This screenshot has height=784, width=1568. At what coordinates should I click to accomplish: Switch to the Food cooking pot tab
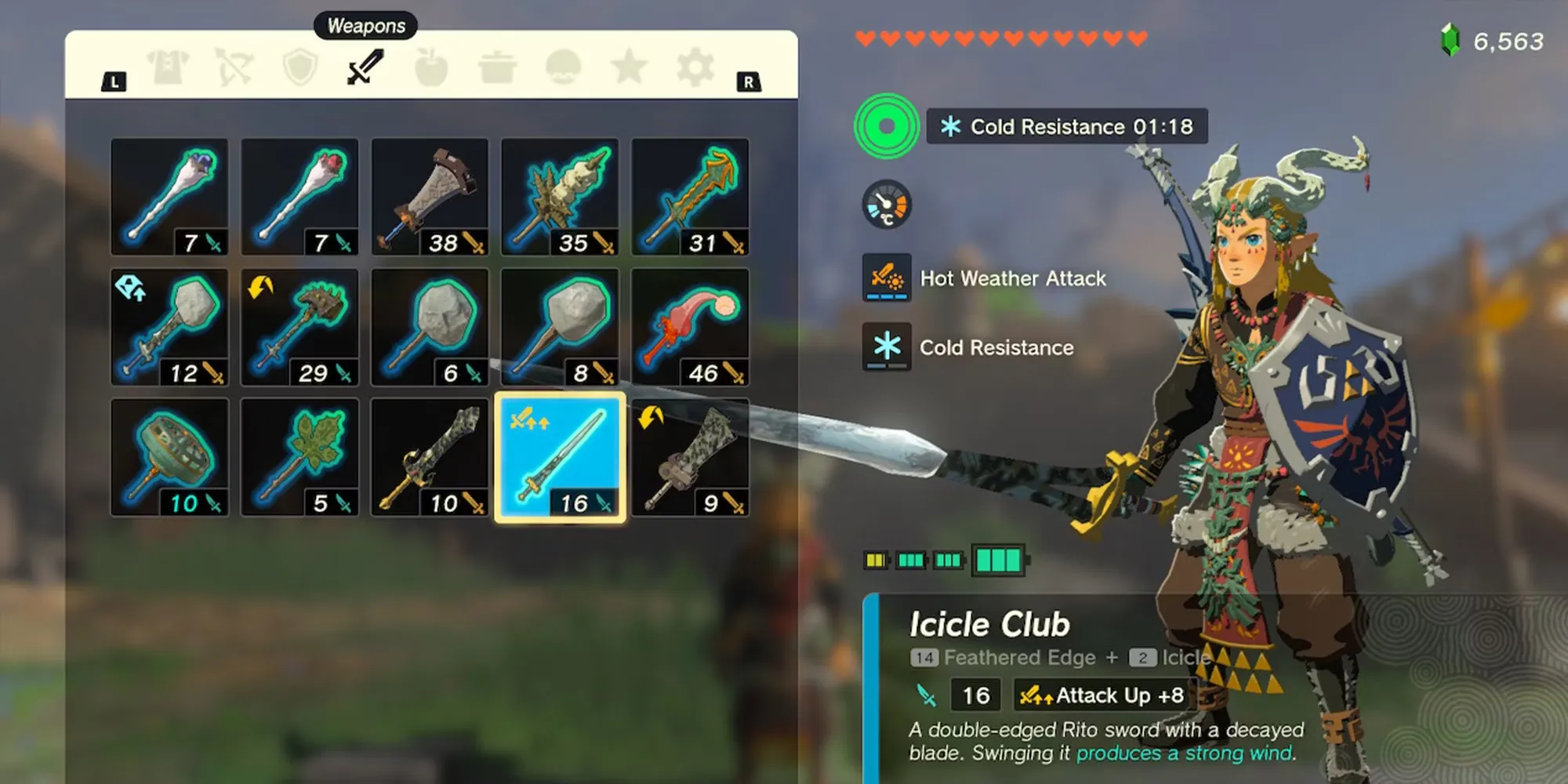pos(497,68)
